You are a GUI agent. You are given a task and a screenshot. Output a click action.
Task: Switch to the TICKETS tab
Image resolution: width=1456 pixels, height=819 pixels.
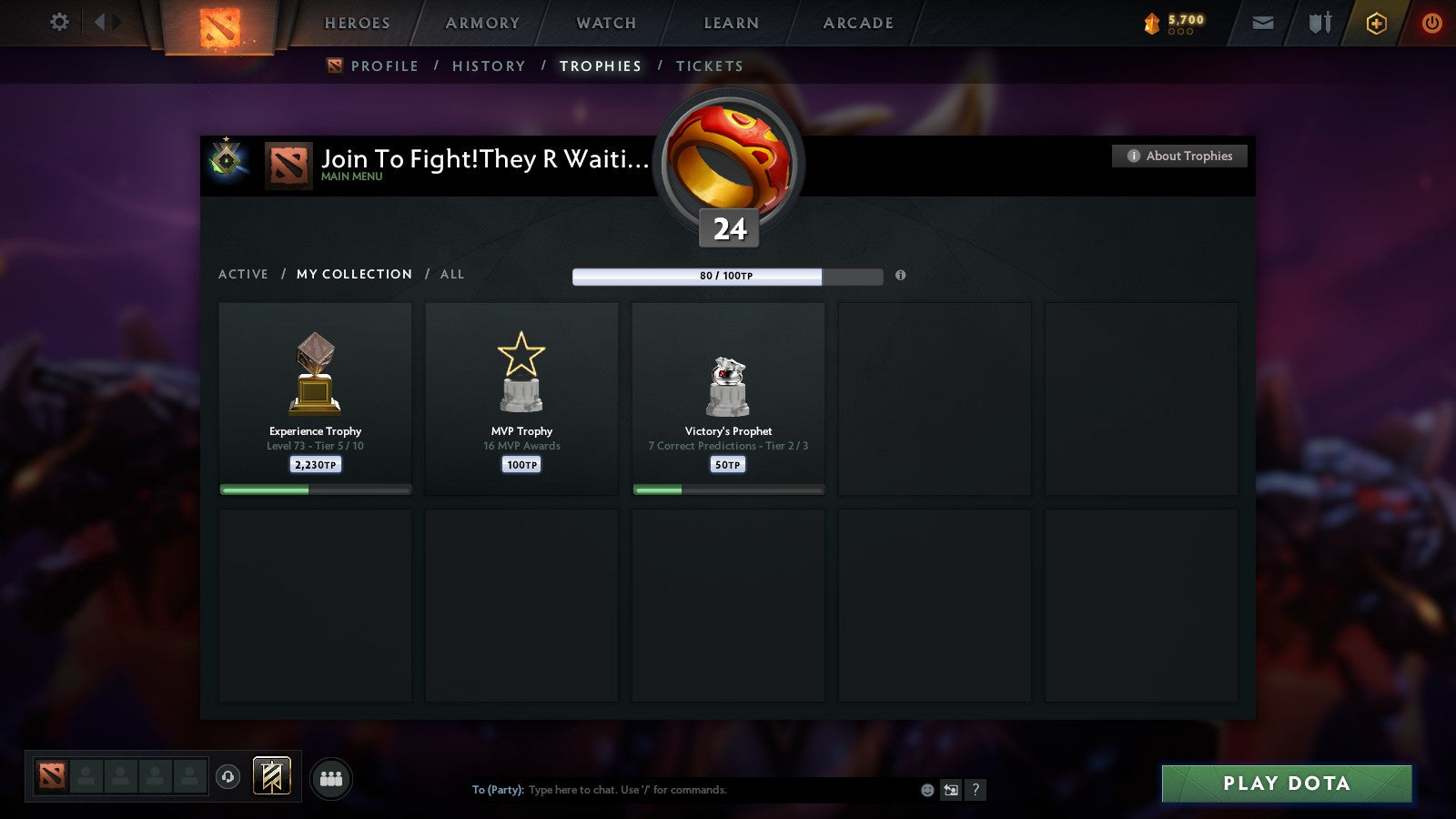[708, 66]
